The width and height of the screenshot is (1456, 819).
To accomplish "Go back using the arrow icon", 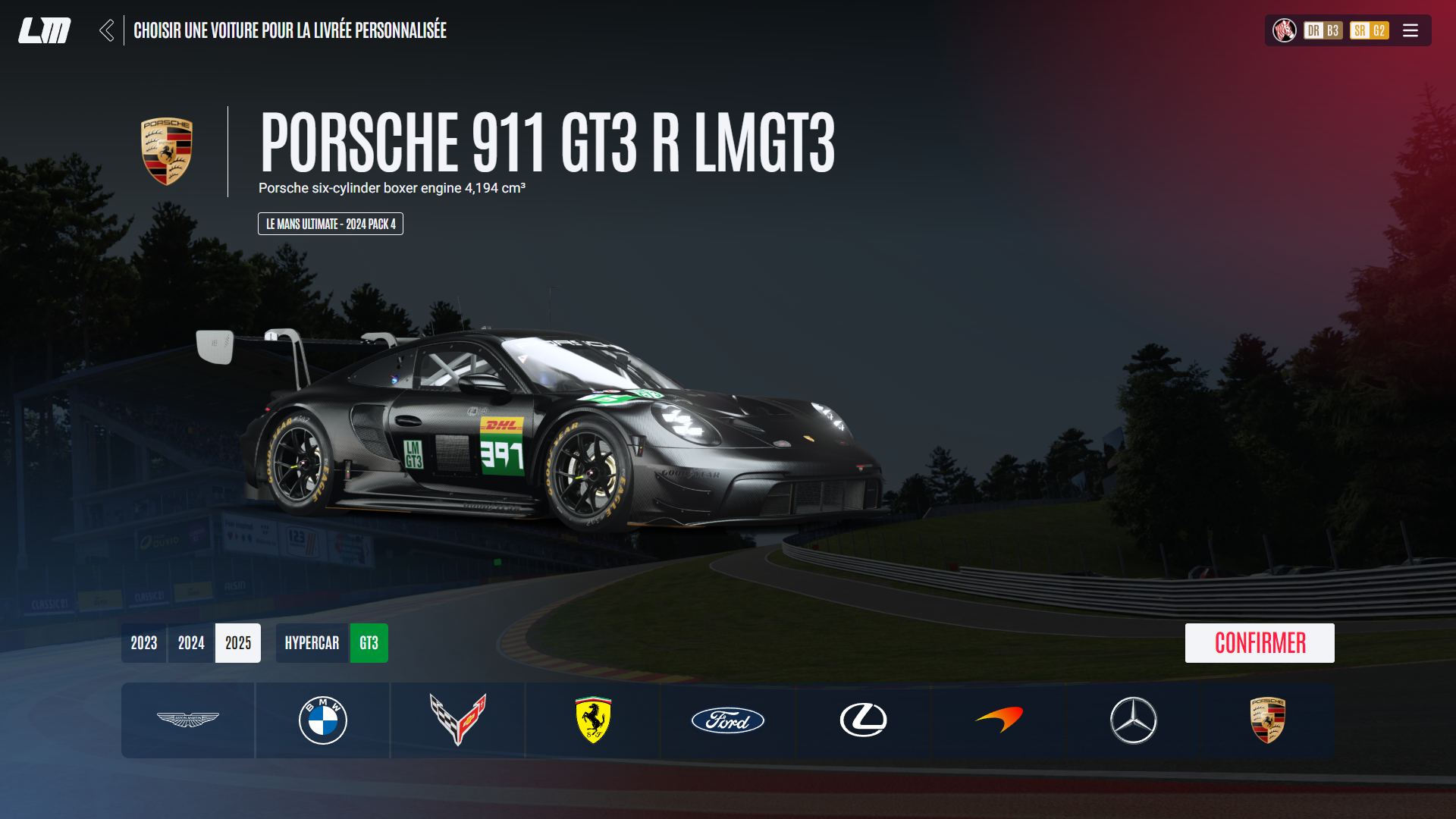I will [107, 30].
